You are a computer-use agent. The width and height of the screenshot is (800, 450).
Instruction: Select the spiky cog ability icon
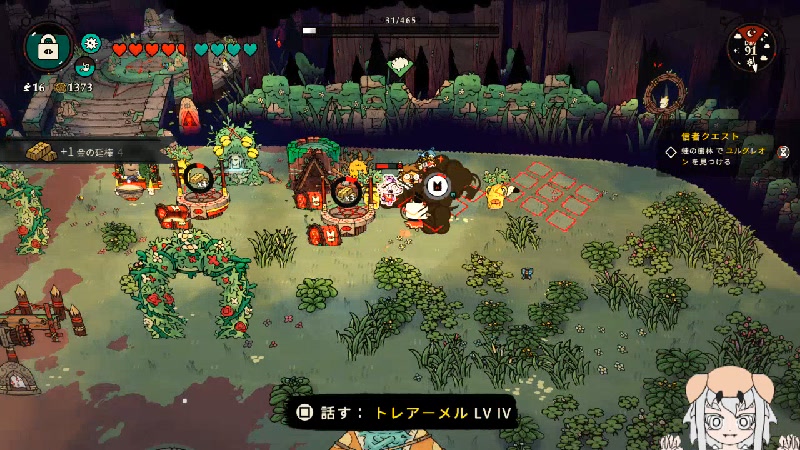[x=91, y=42]
